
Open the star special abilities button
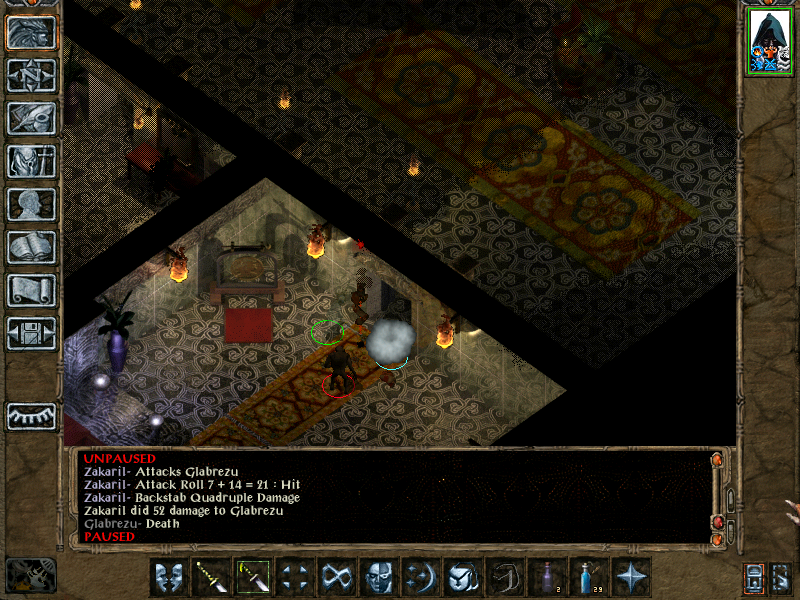tap(631, 577)
